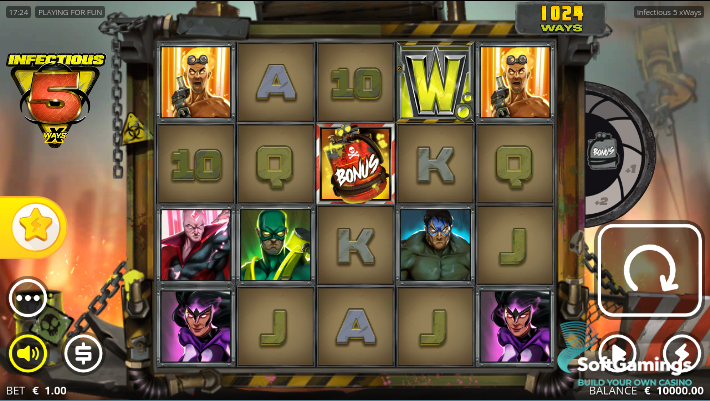This screenshot has width=710, height=401.
Task: Toggle turbo mode with the lightning bolt button
Action: click(681, 351)
